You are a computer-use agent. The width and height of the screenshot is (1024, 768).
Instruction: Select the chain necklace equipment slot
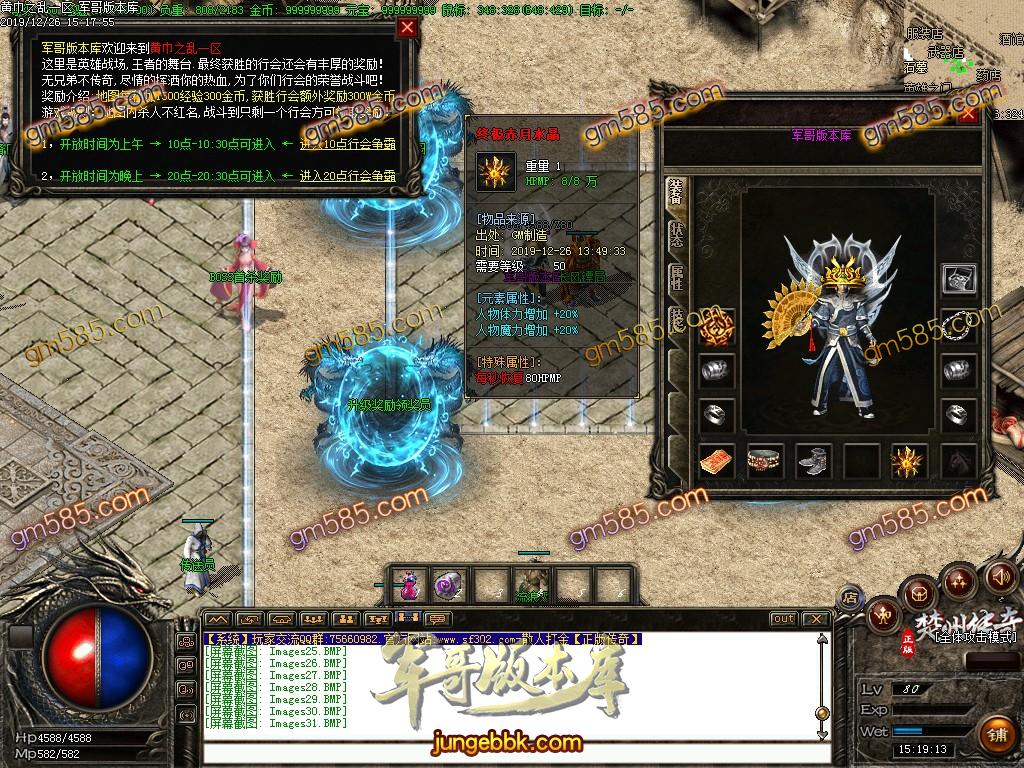(x=960, y=324)
